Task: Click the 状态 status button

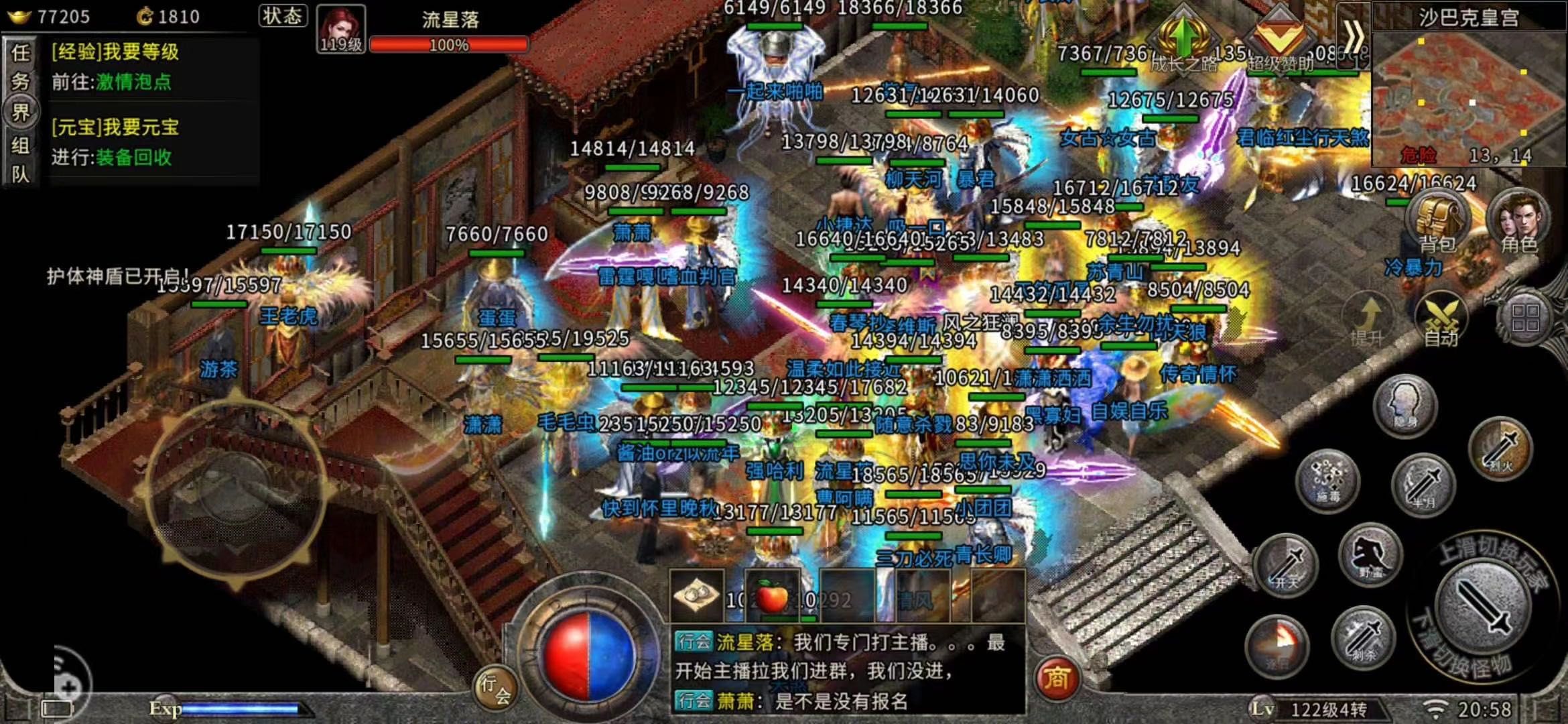Action: coord(282,16)
